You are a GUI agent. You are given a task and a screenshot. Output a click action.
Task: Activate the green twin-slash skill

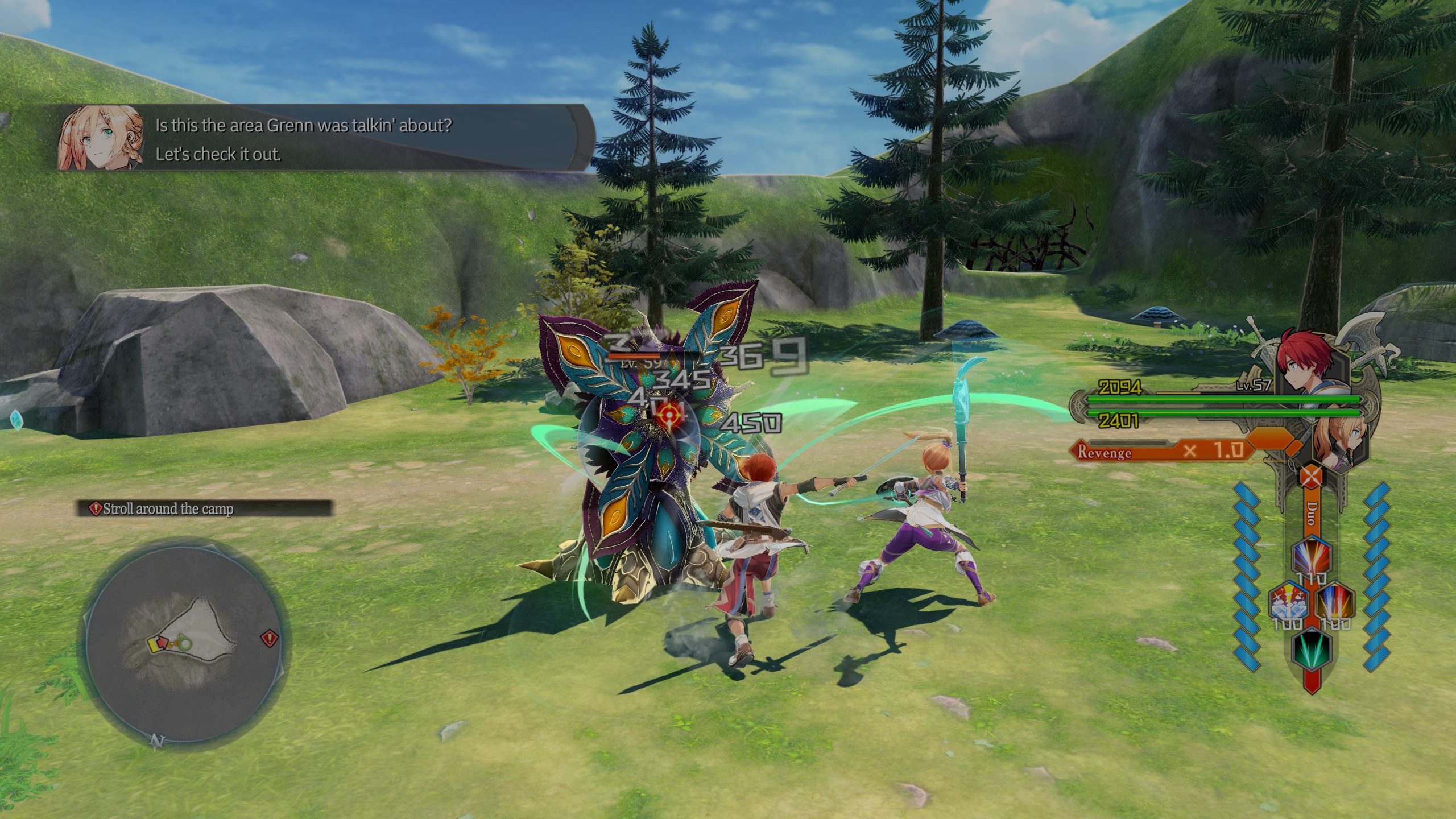pyautogui.click(x=1312, y=648)
